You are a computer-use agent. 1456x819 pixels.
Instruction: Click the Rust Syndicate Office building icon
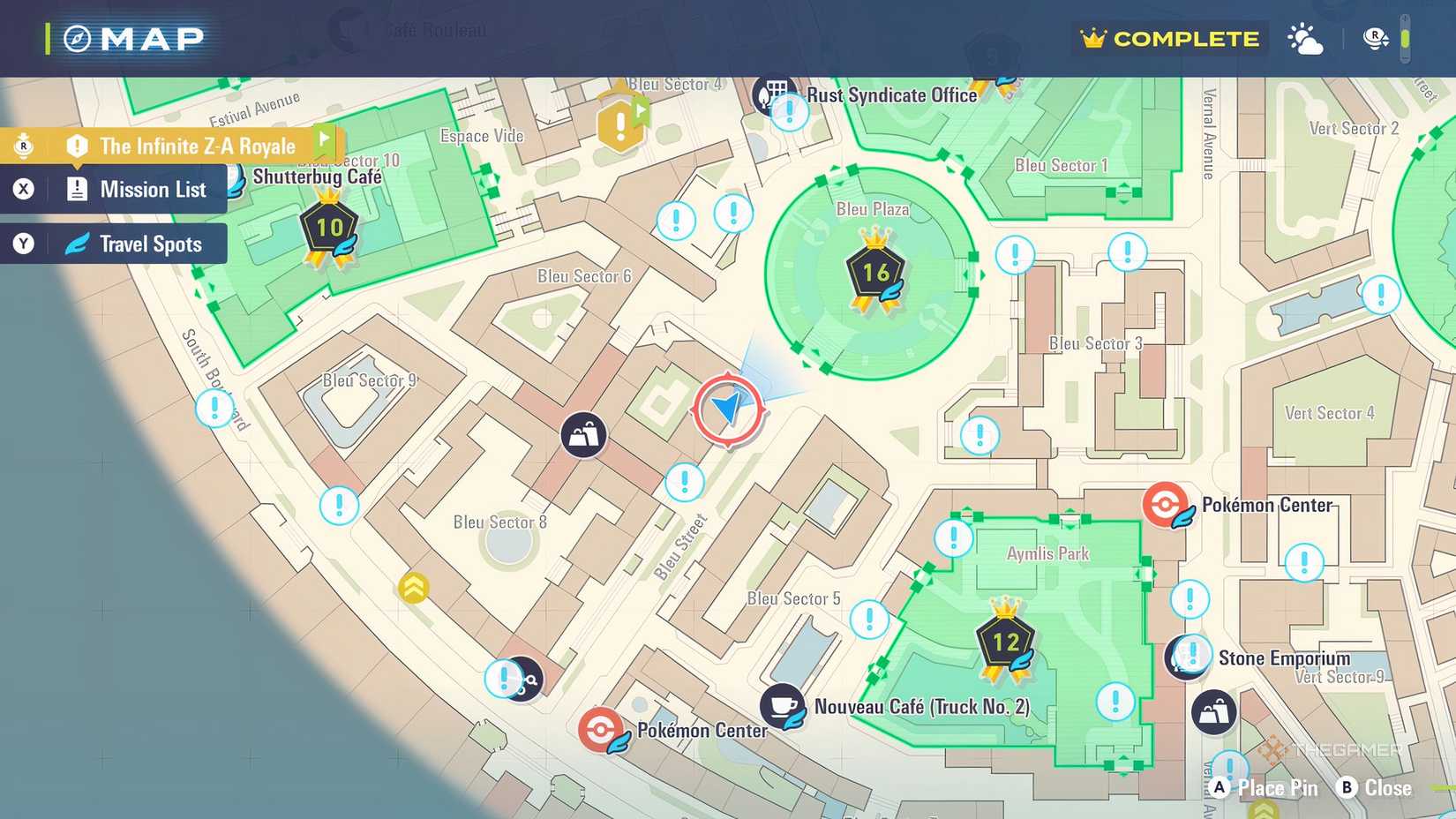tap(775, 95)
